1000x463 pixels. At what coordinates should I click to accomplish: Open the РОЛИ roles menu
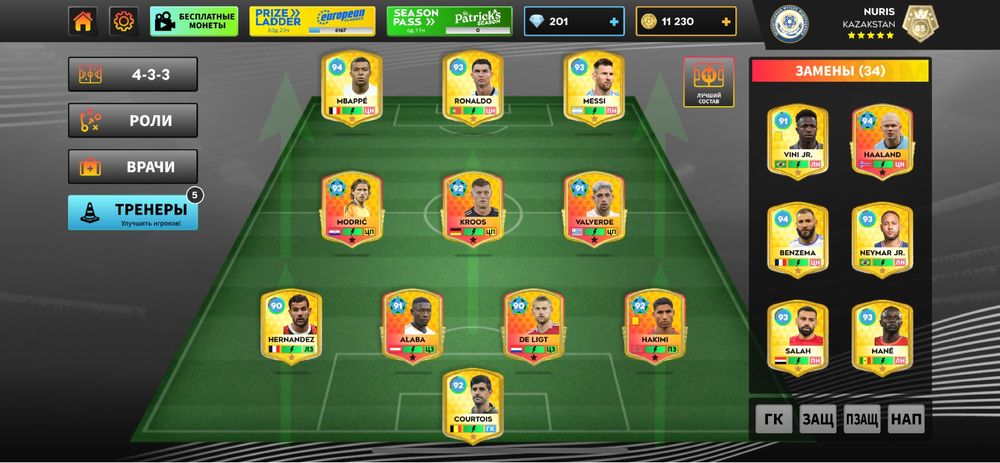(133, 121)
